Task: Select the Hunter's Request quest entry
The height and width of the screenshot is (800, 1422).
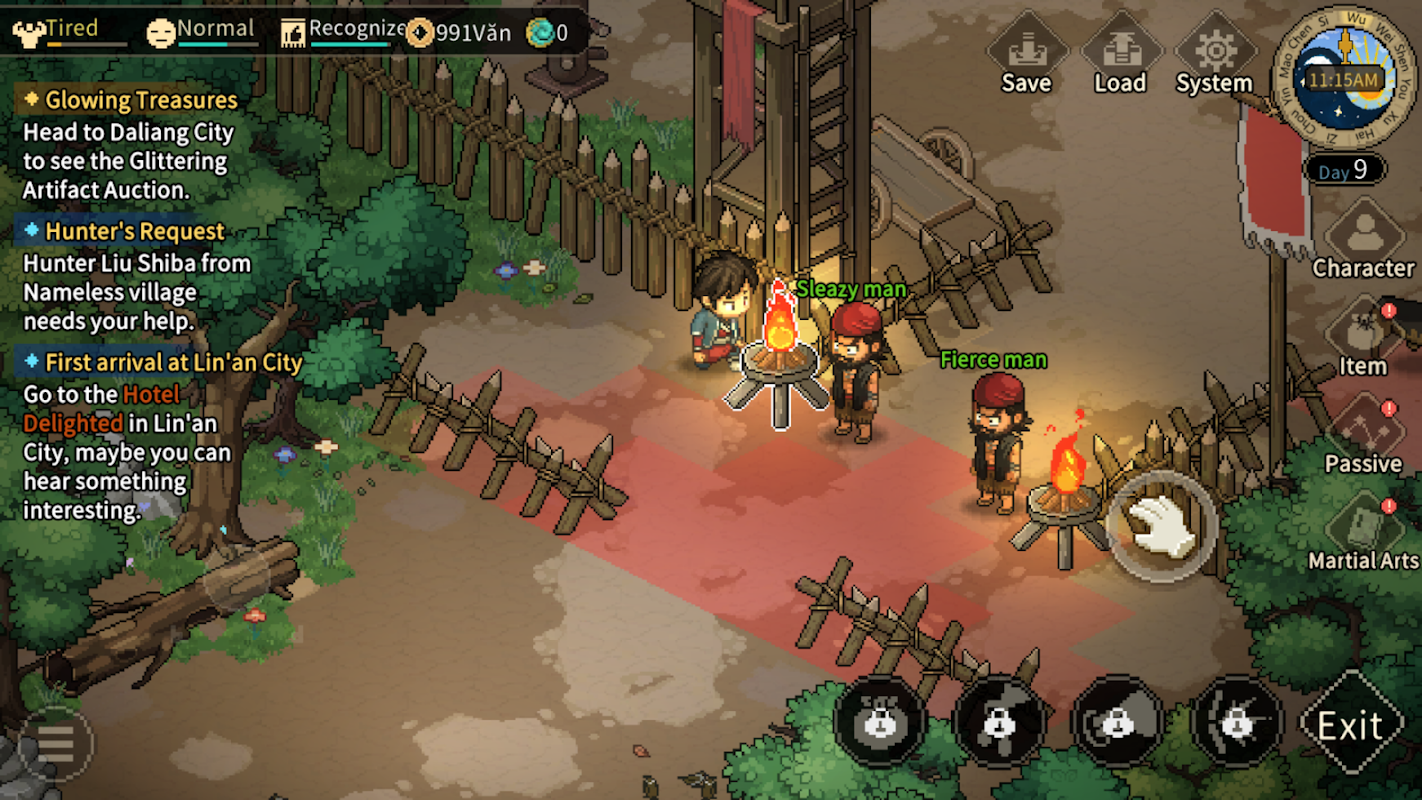Action: (134, 232)
